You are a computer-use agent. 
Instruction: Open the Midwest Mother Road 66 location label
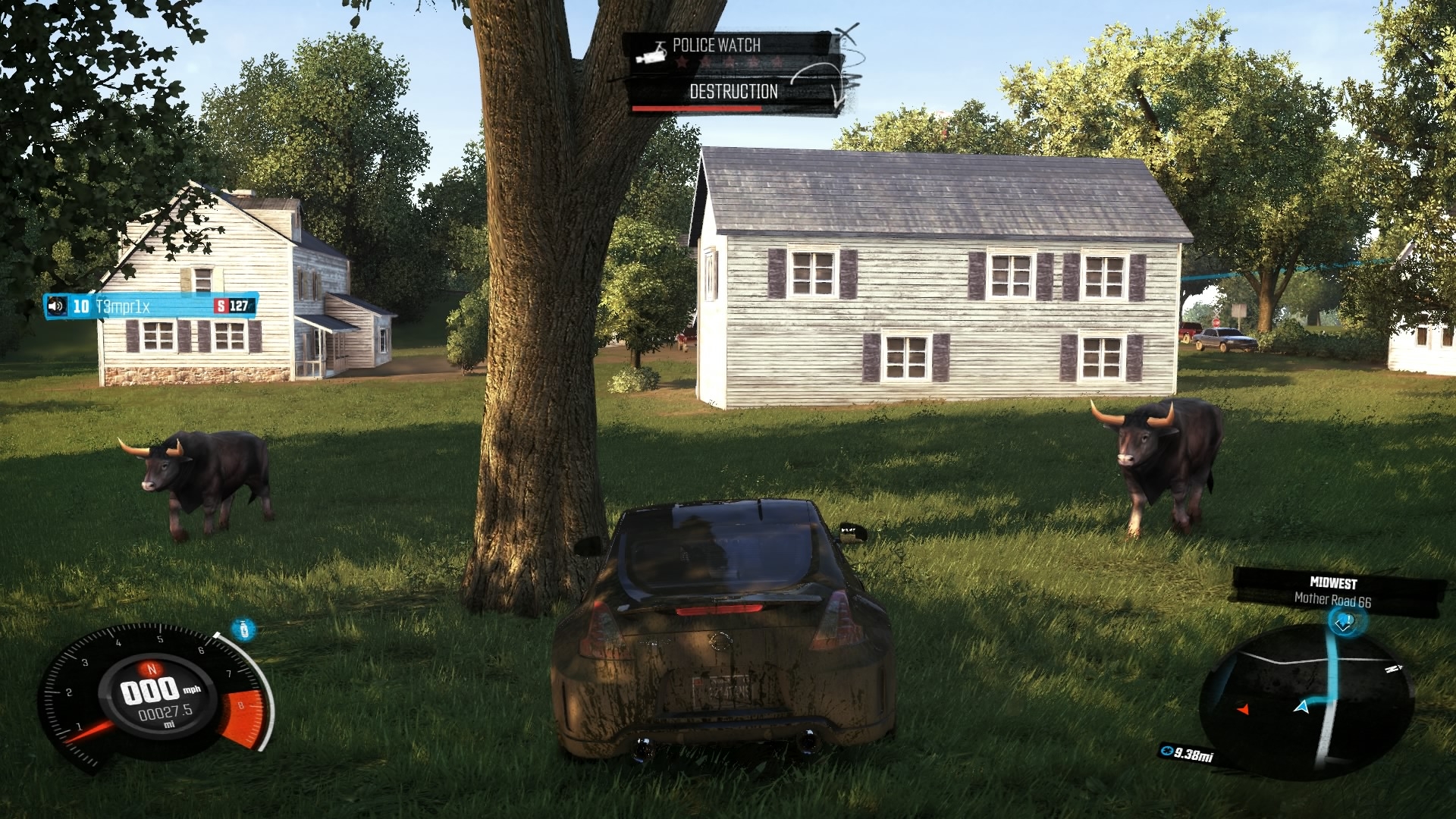(x=1333, y=591)
